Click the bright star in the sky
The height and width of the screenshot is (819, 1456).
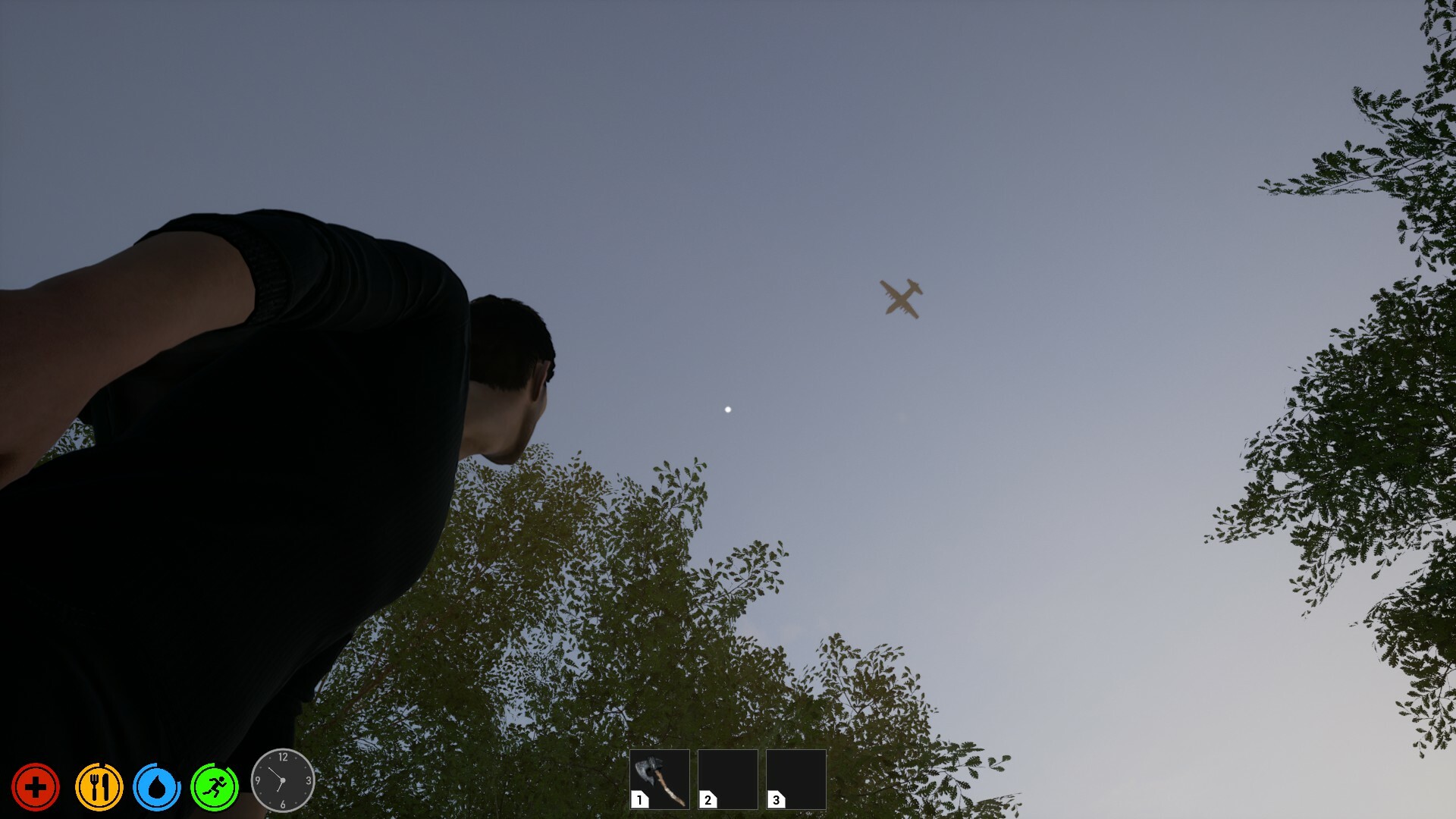727,409
